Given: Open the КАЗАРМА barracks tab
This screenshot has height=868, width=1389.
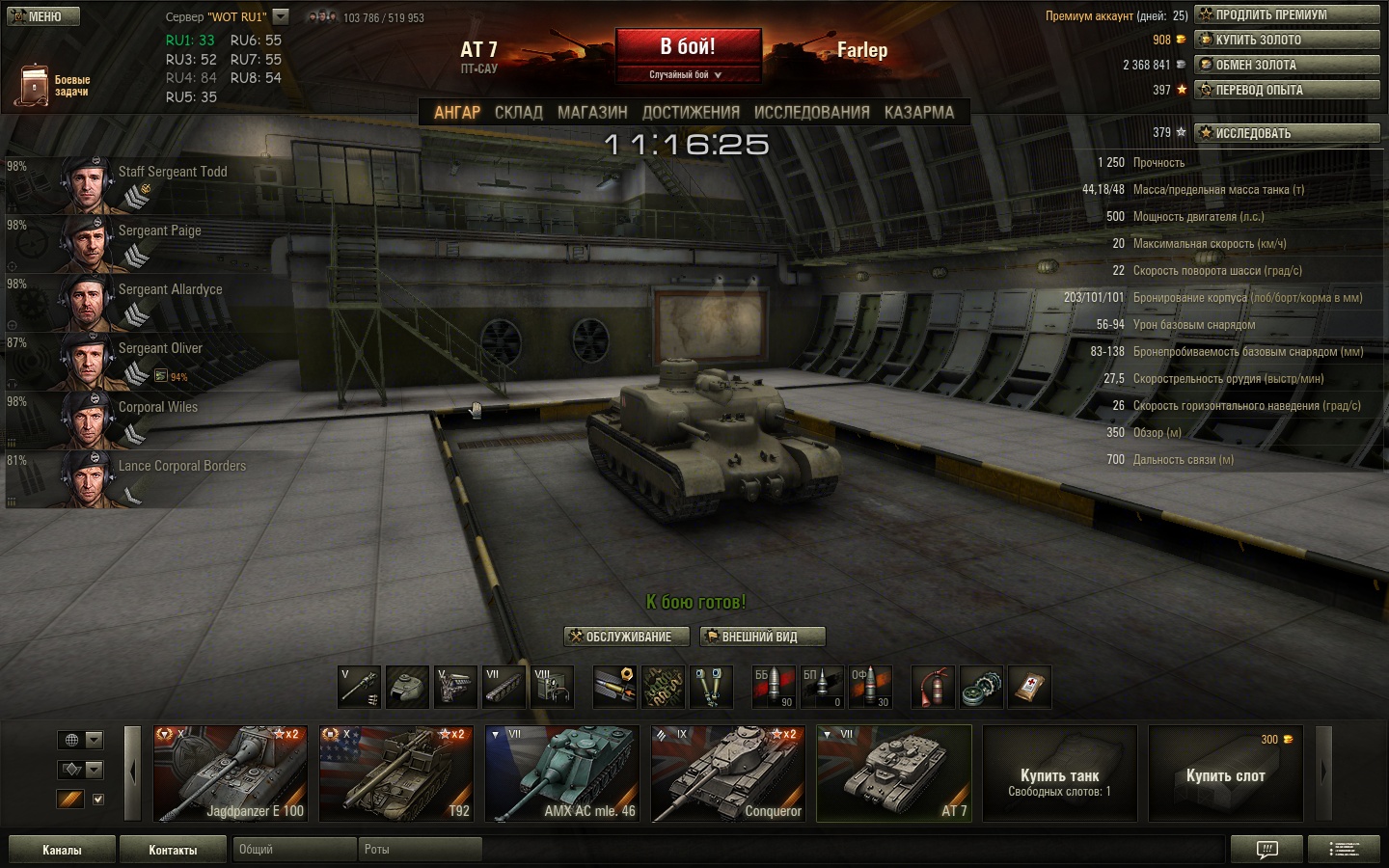Looking at the screenshot, I should 918,112.
